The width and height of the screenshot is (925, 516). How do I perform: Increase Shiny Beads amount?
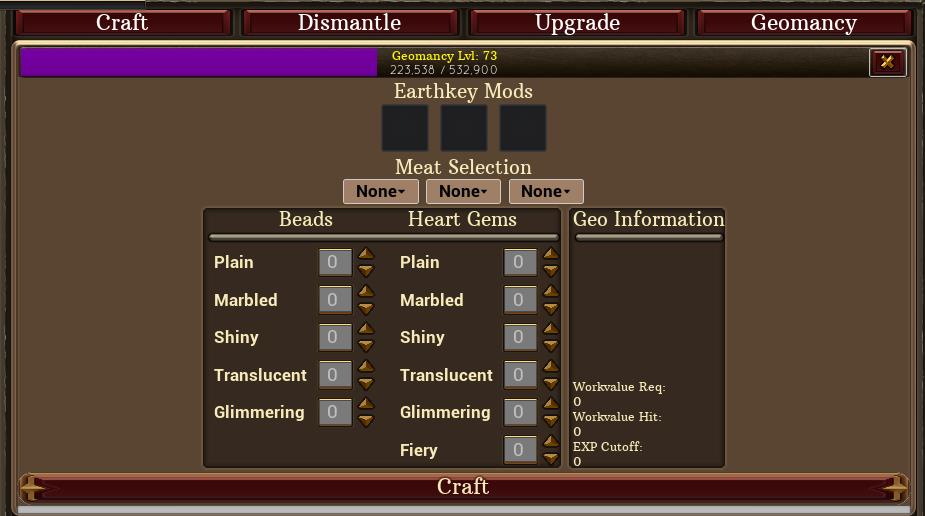coord(366,329)
